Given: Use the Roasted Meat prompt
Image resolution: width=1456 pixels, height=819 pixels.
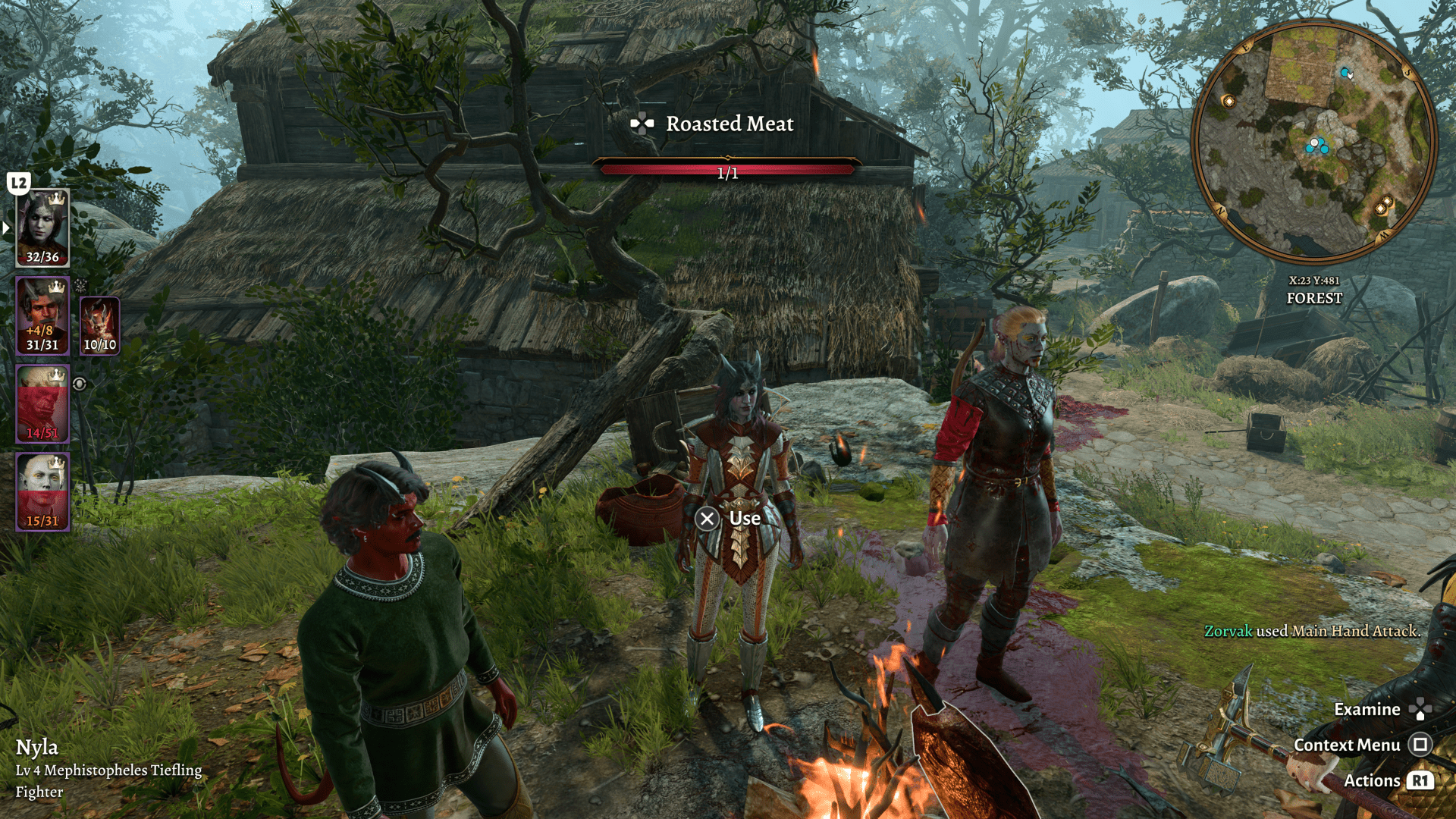Looking at the screenshot, I should pos(728,519).
